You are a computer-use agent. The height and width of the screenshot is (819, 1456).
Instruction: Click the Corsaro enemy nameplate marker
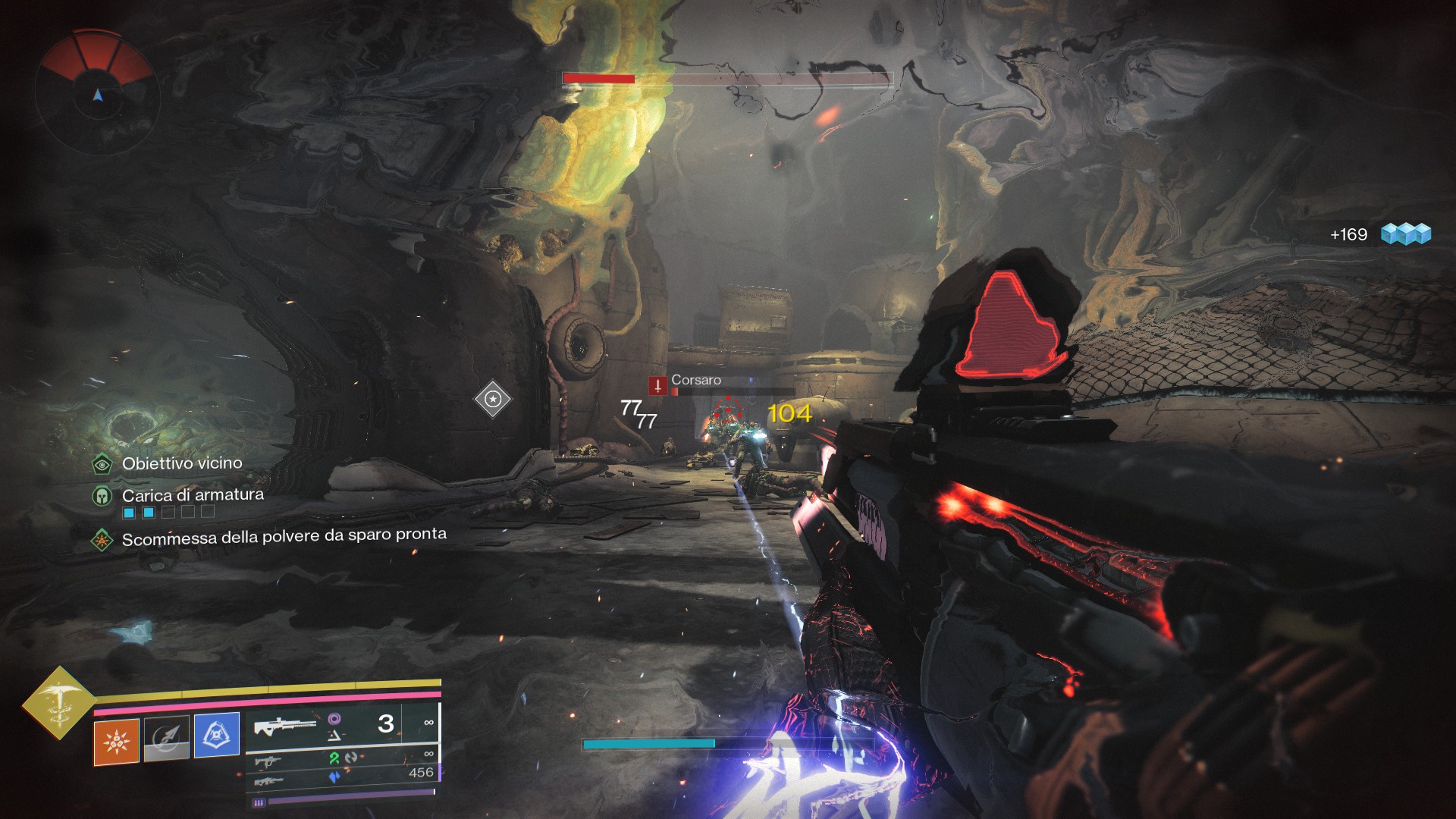pyautogui.click(x=657, y=385)
